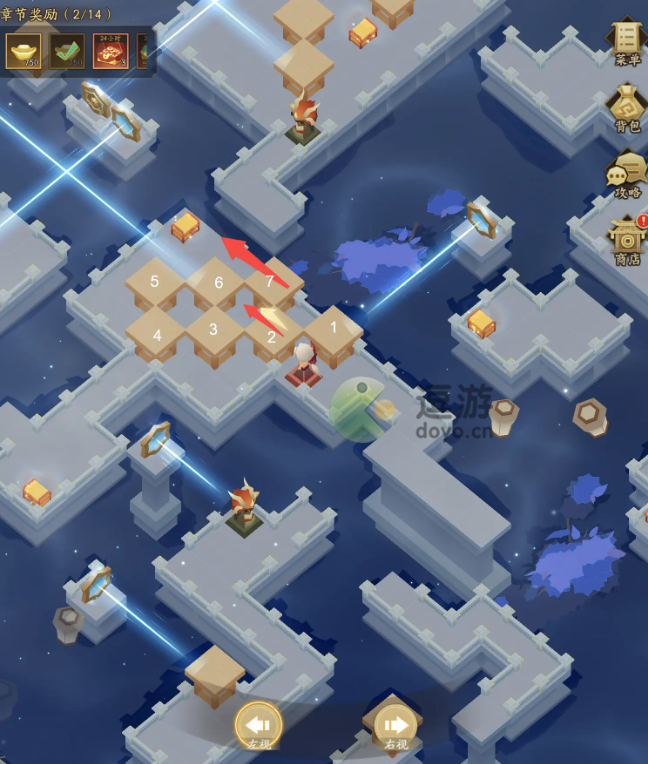648x764 pixels.
Task: Open the 背包 bag inventory
Action: tap(627, 108)
